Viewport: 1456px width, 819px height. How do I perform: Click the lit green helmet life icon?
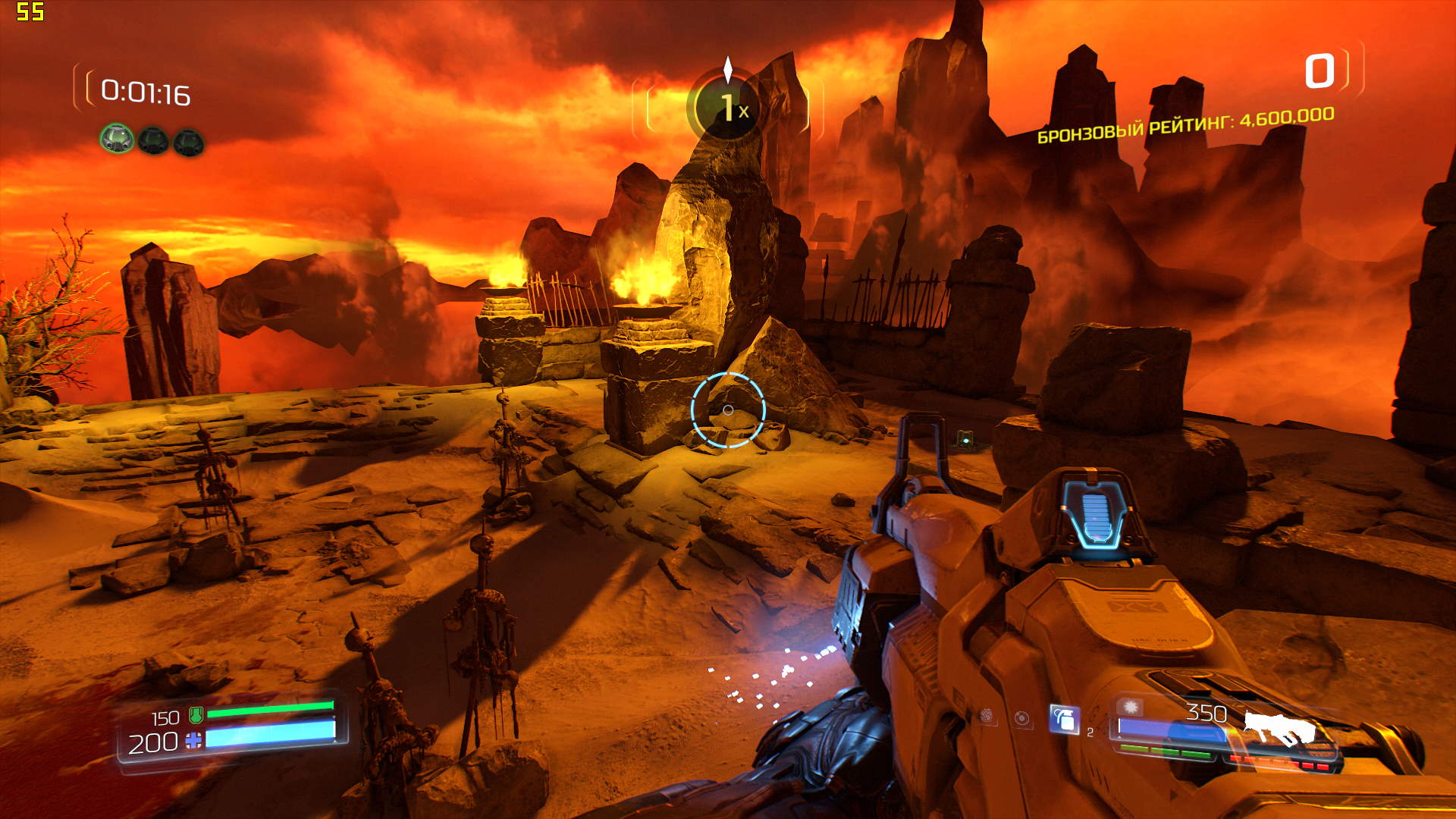pos(117,140)
